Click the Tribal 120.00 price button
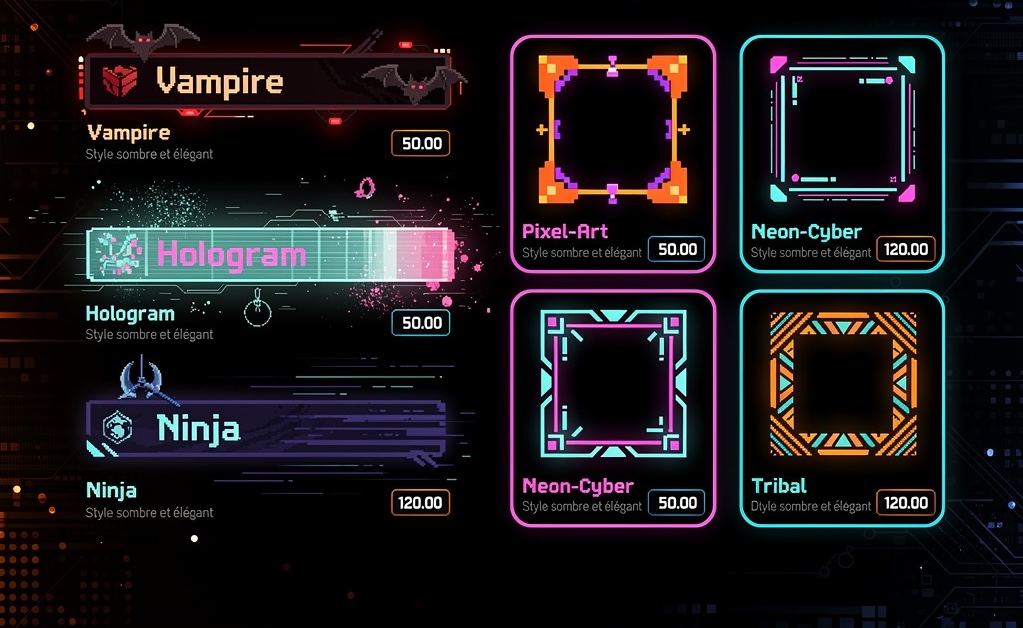The image size is (1023, 628). [906, 503]
